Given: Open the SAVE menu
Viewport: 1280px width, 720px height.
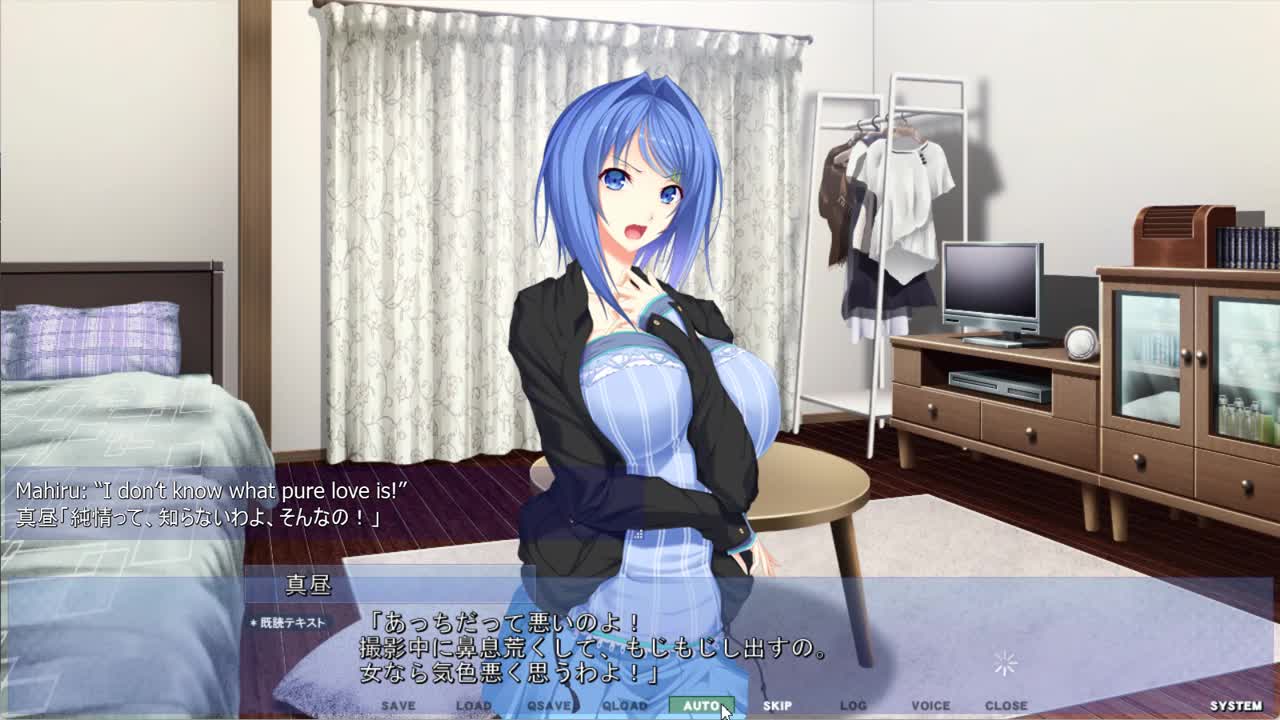Looking at the screenshot, I should point(398,706).
